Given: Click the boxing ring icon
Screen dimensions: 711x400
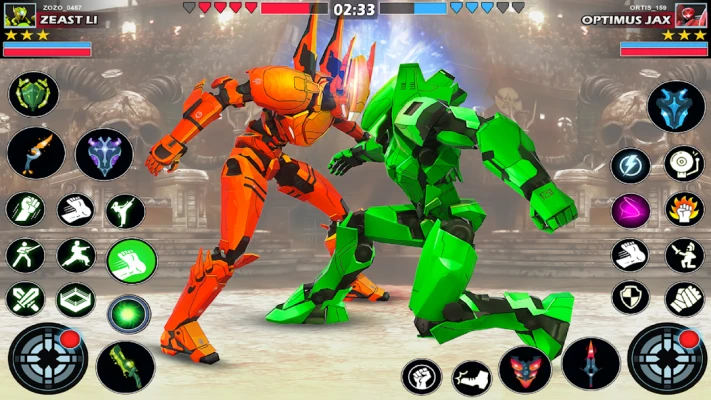Looking at the screenshot, I should click(75, 298).
